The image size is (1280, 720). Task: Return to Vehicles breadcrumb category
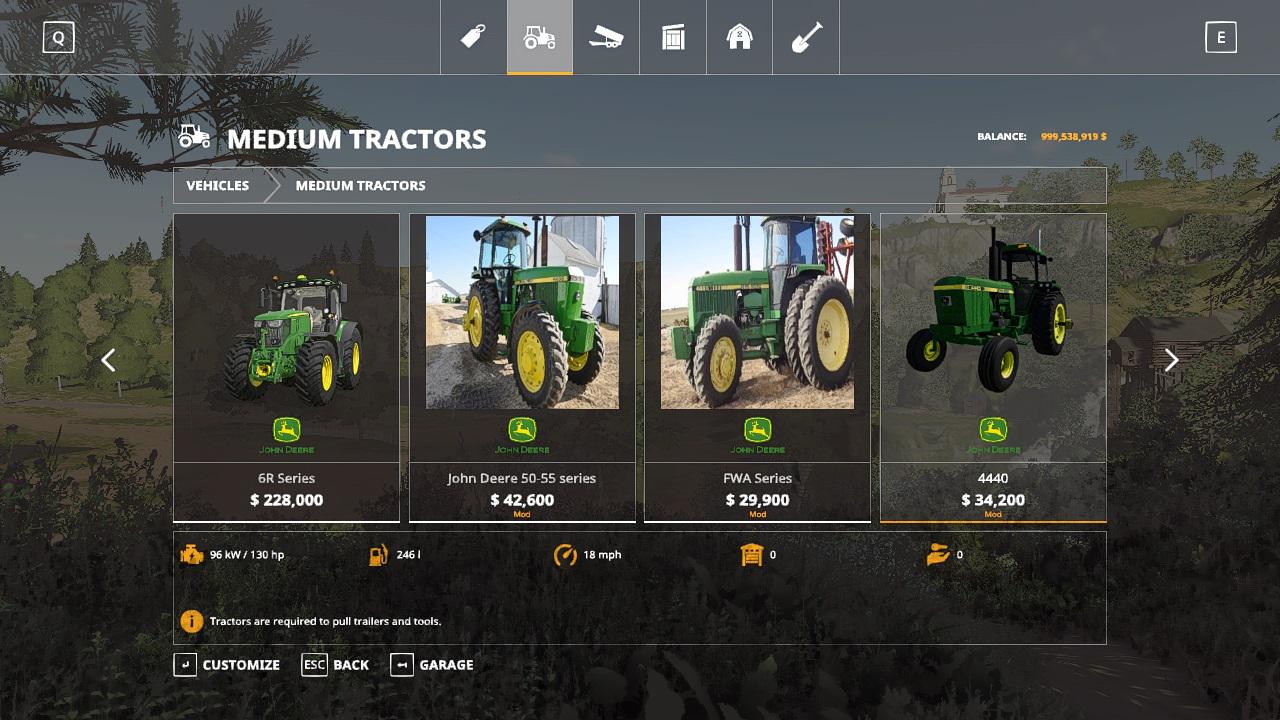tap(218, 186)
